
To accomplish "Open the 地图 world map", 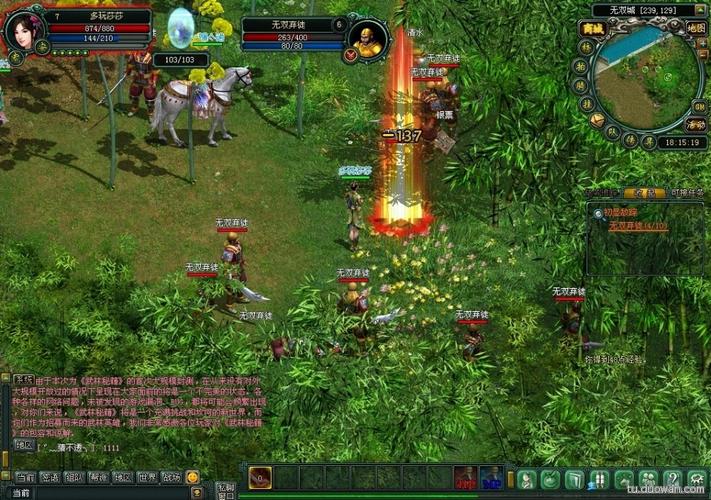I will (696, 28).
